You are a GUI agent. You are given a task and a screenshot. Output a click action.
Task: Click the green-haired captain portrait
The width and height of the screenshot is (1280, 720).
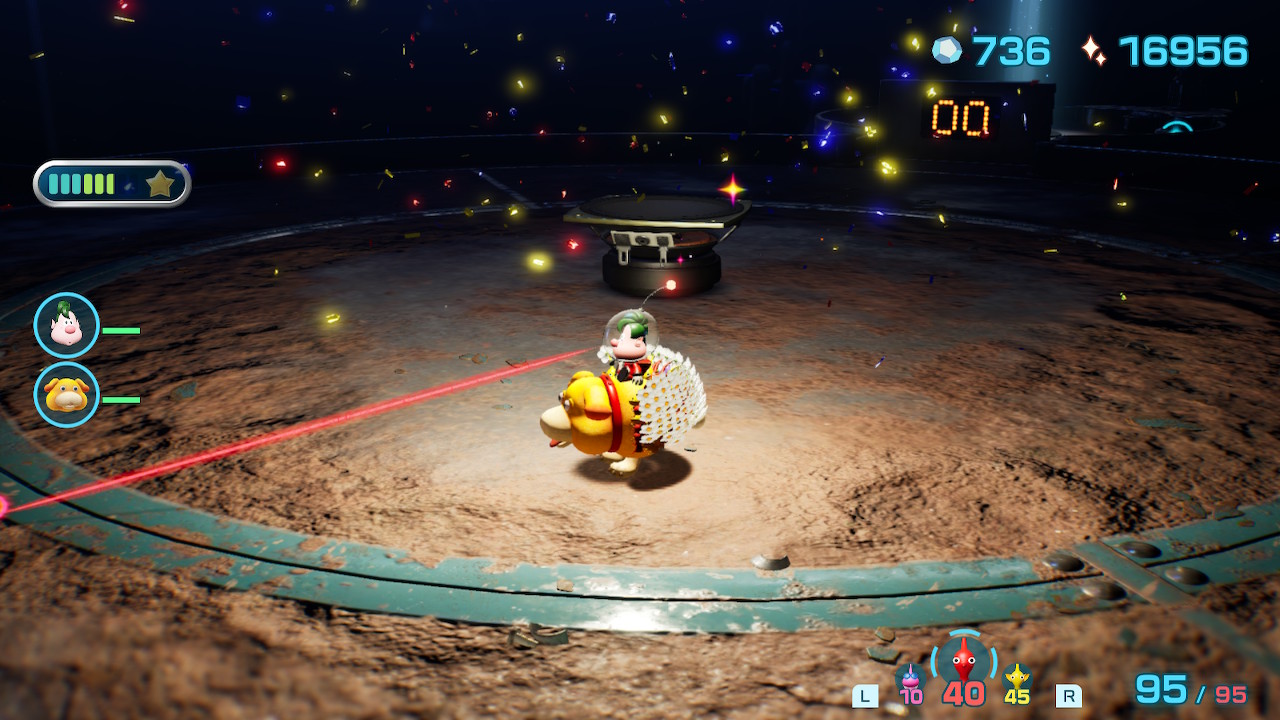67,326
